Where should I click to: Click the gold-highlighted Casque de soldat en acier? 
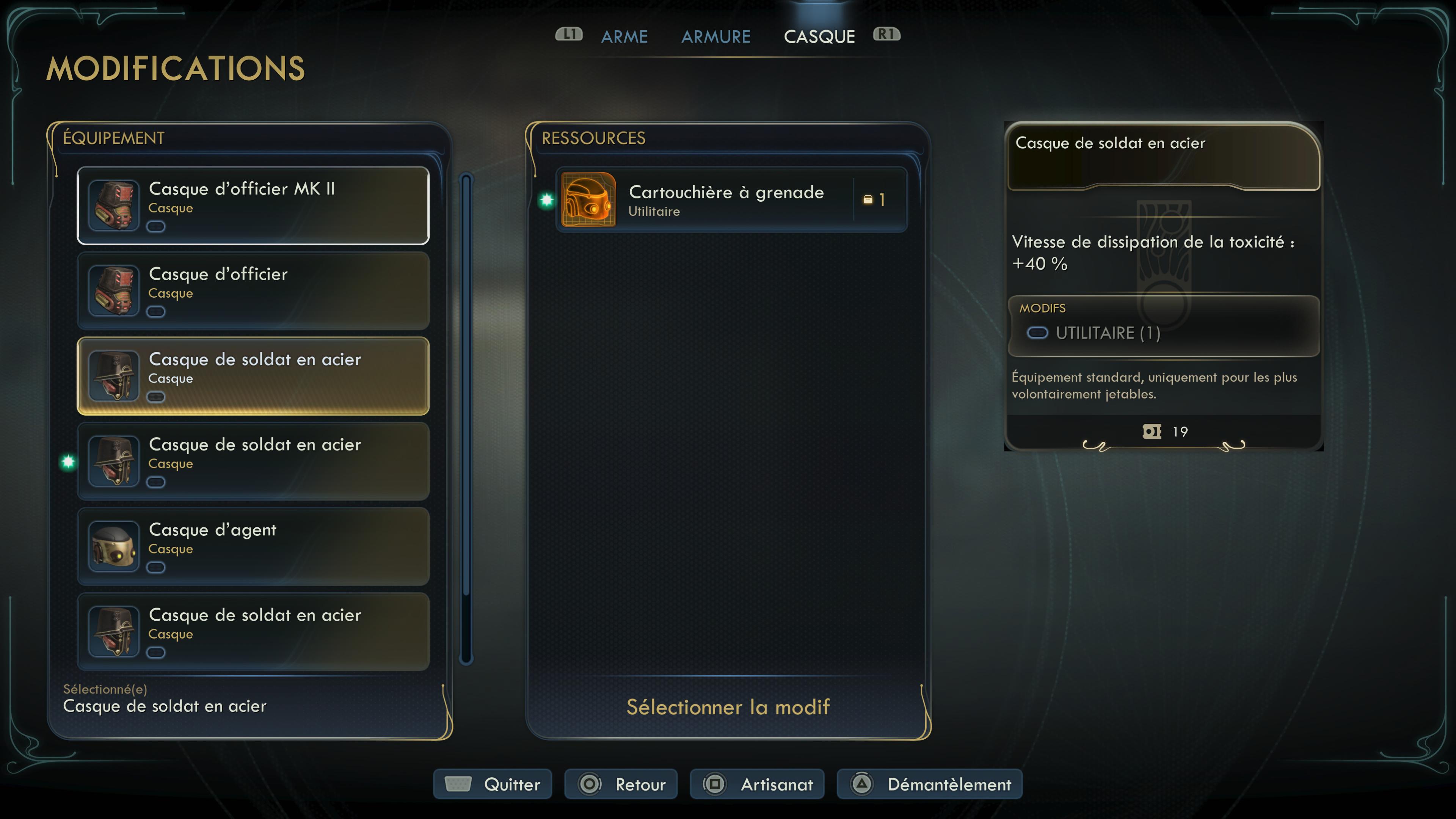click(253, 376)
